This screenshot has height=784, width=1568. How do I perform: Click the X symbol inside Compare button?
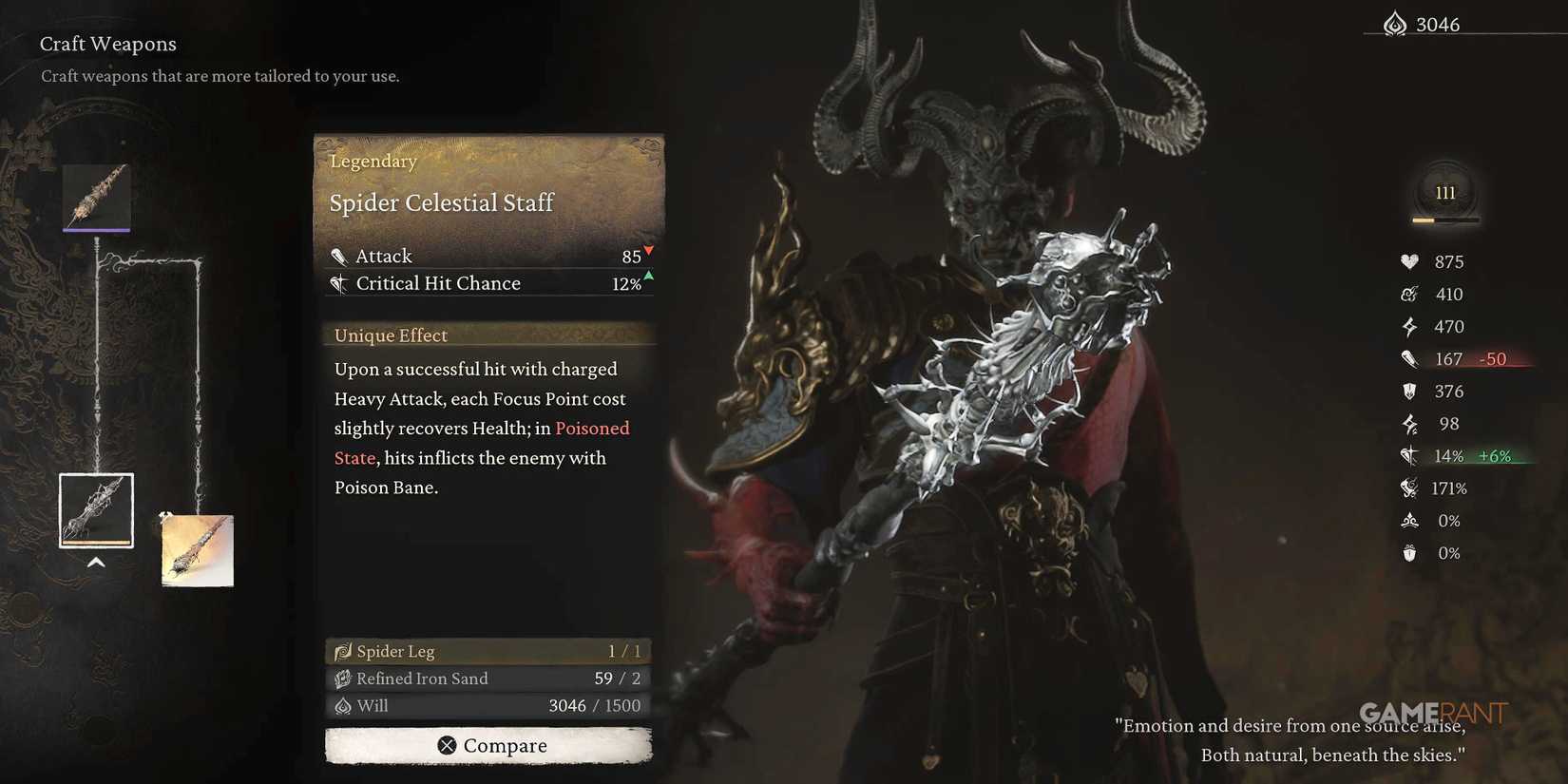[x=446, y=745]
